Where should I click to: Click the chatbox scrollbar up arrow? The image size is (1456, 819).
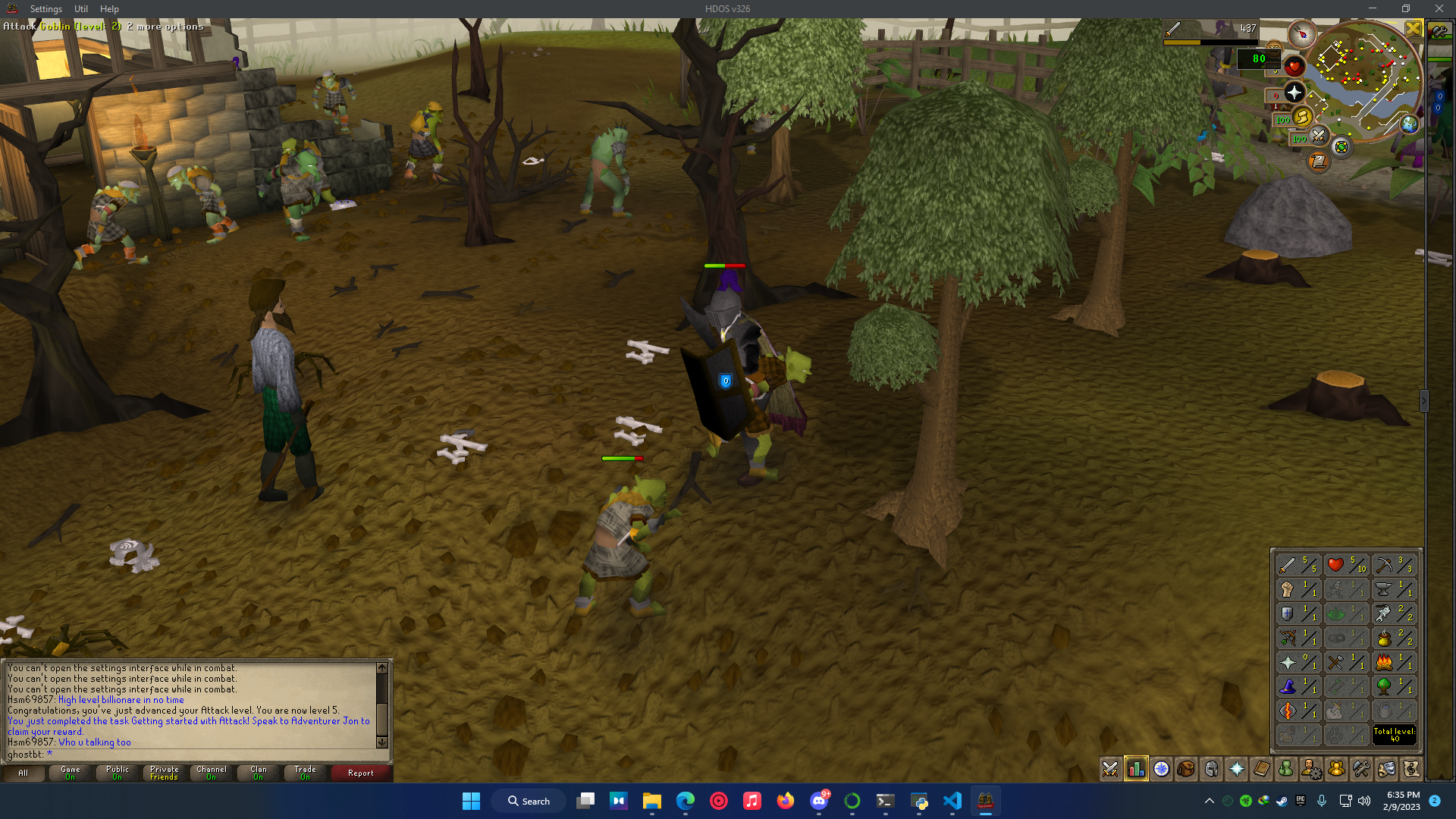point(381,669)
